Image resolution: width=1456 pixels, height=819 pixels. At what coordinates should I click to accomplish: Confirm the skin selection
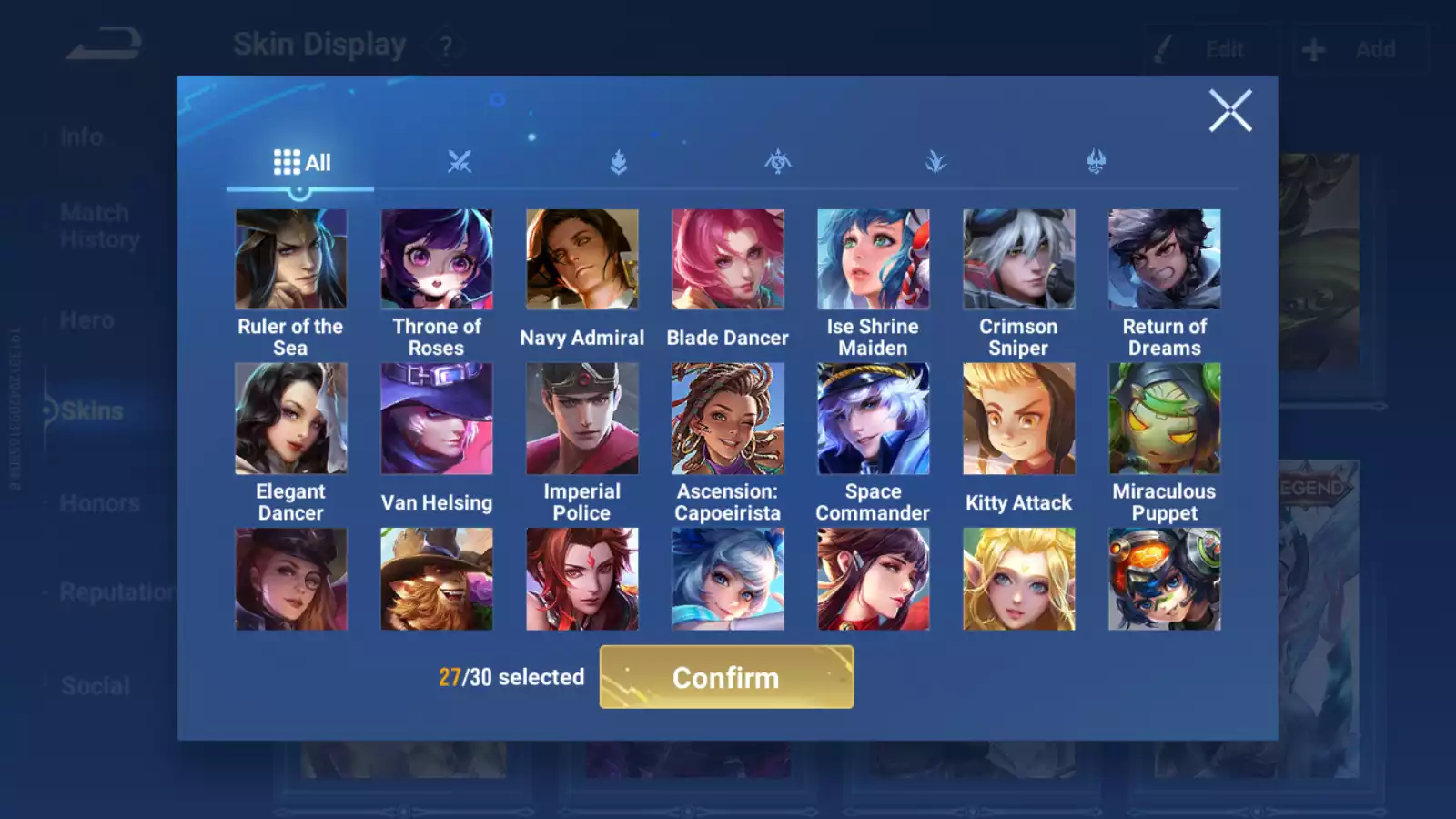(726, 677)
